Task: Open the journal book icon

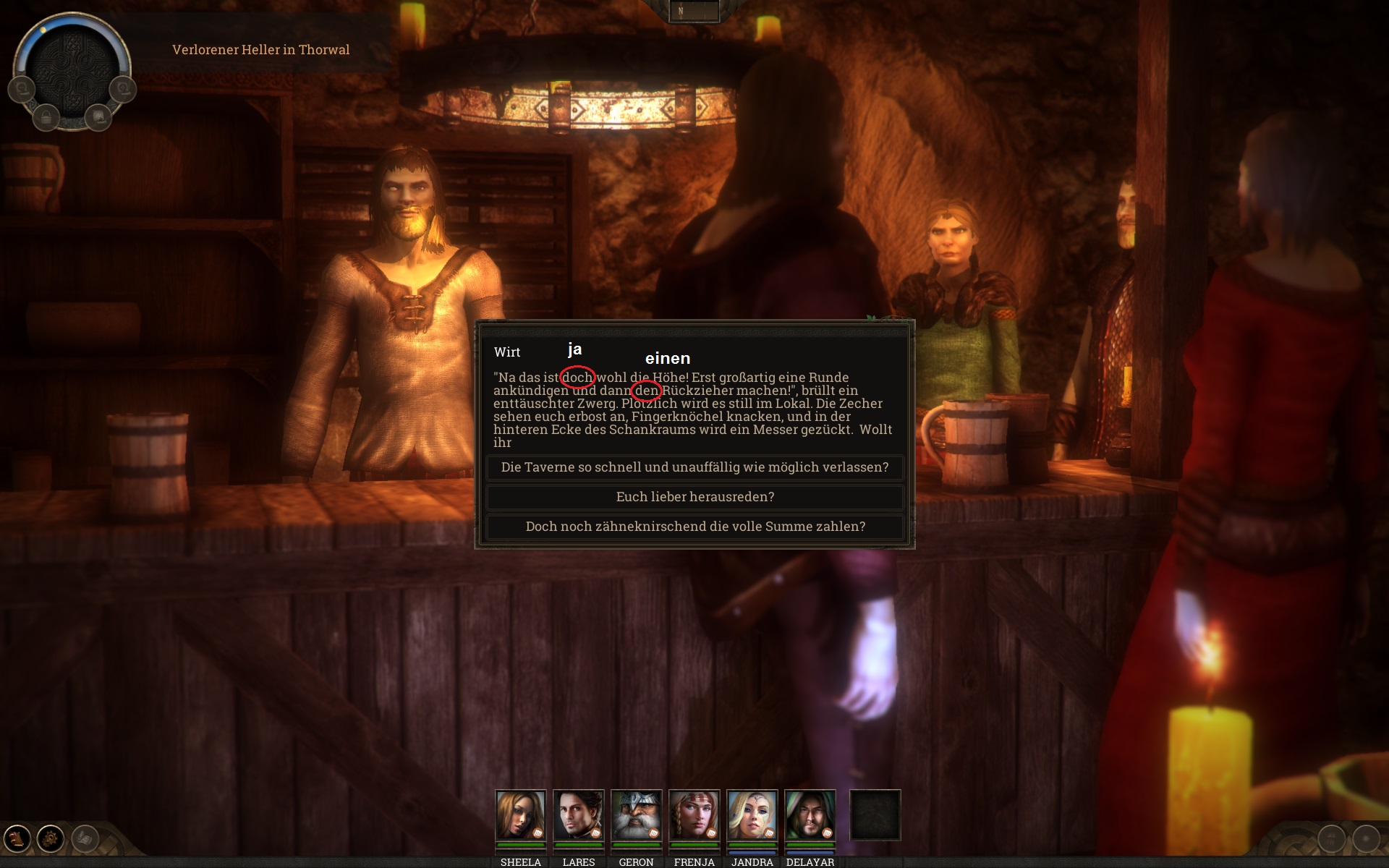Action: [x=17, y=839]
